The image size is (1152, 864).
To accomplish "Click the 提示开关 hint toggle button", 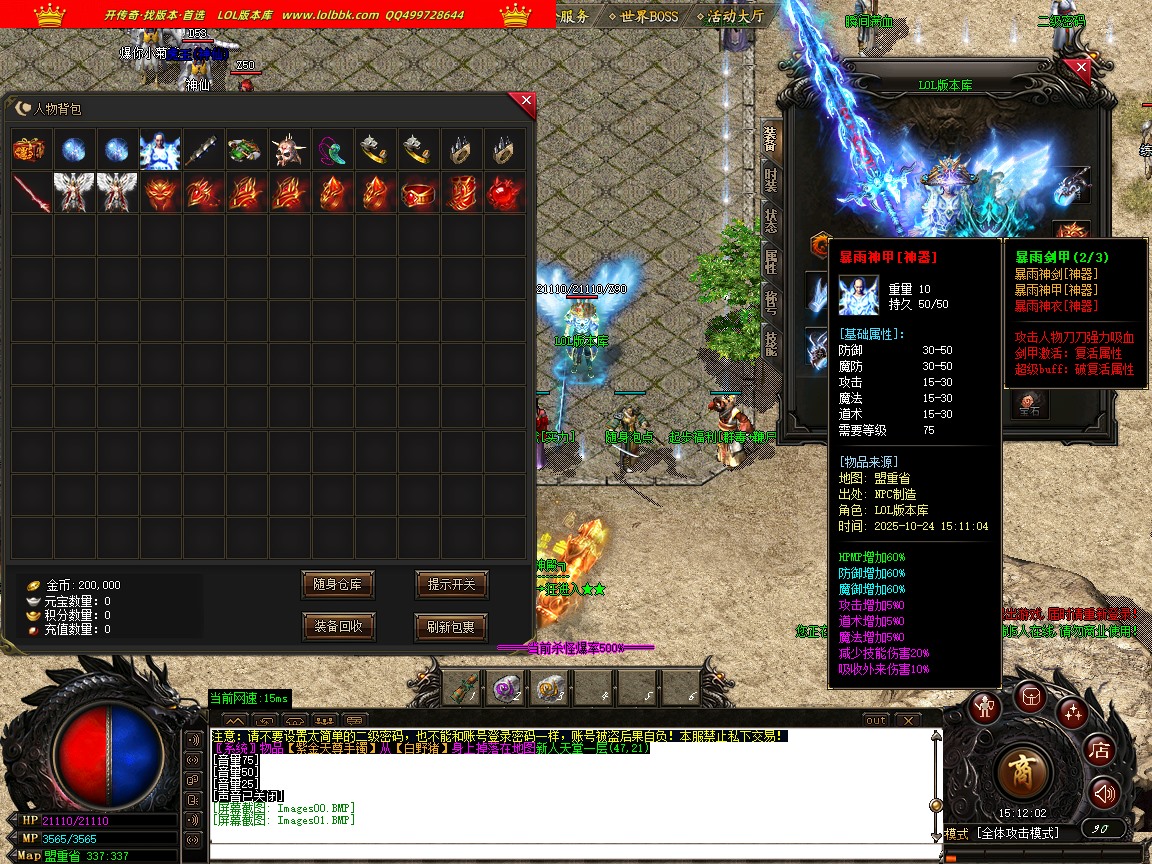I will (x=451, y=584).
